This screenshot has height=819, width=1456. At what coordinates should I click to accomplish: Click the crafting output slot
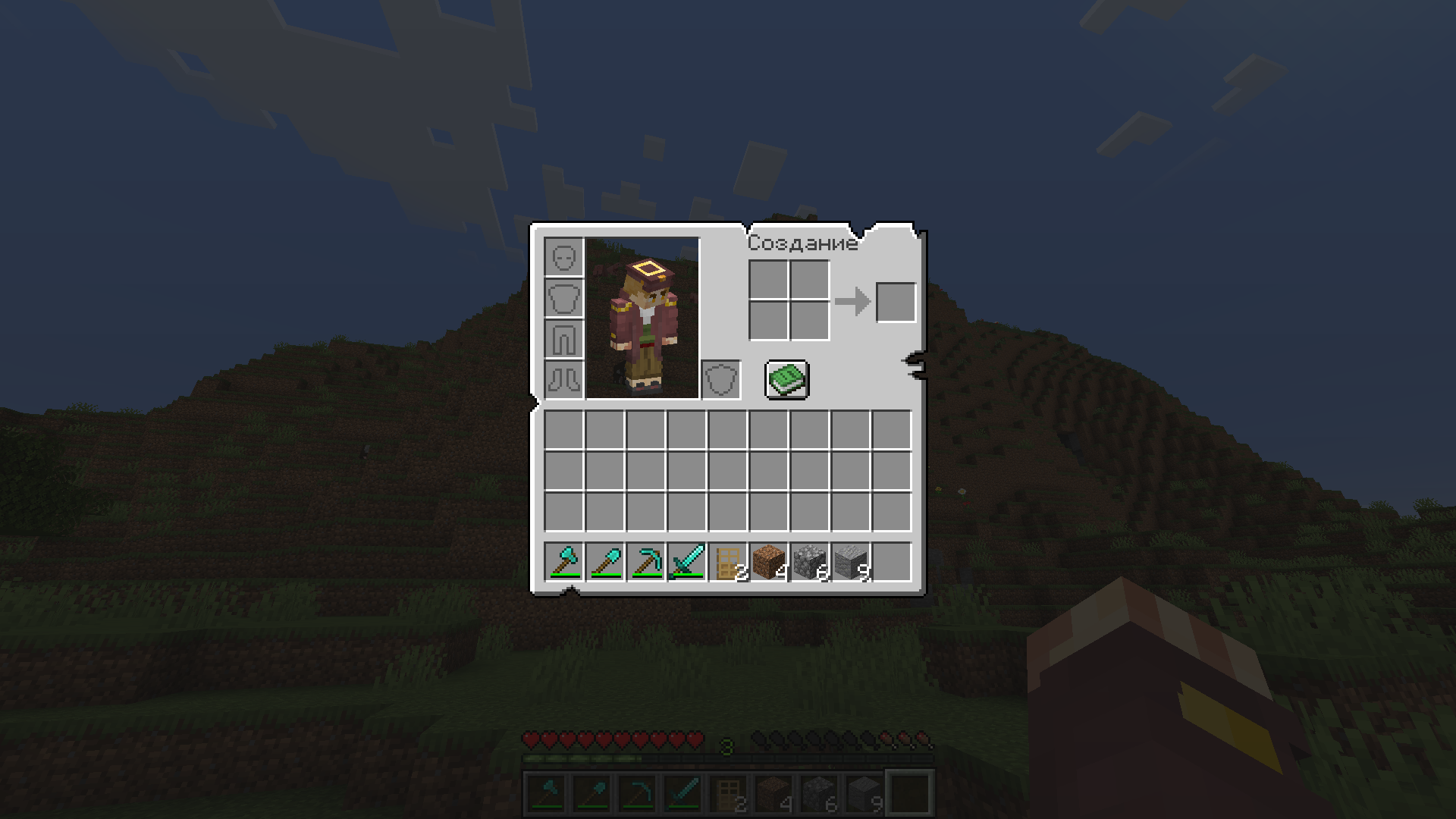(895, 300)
